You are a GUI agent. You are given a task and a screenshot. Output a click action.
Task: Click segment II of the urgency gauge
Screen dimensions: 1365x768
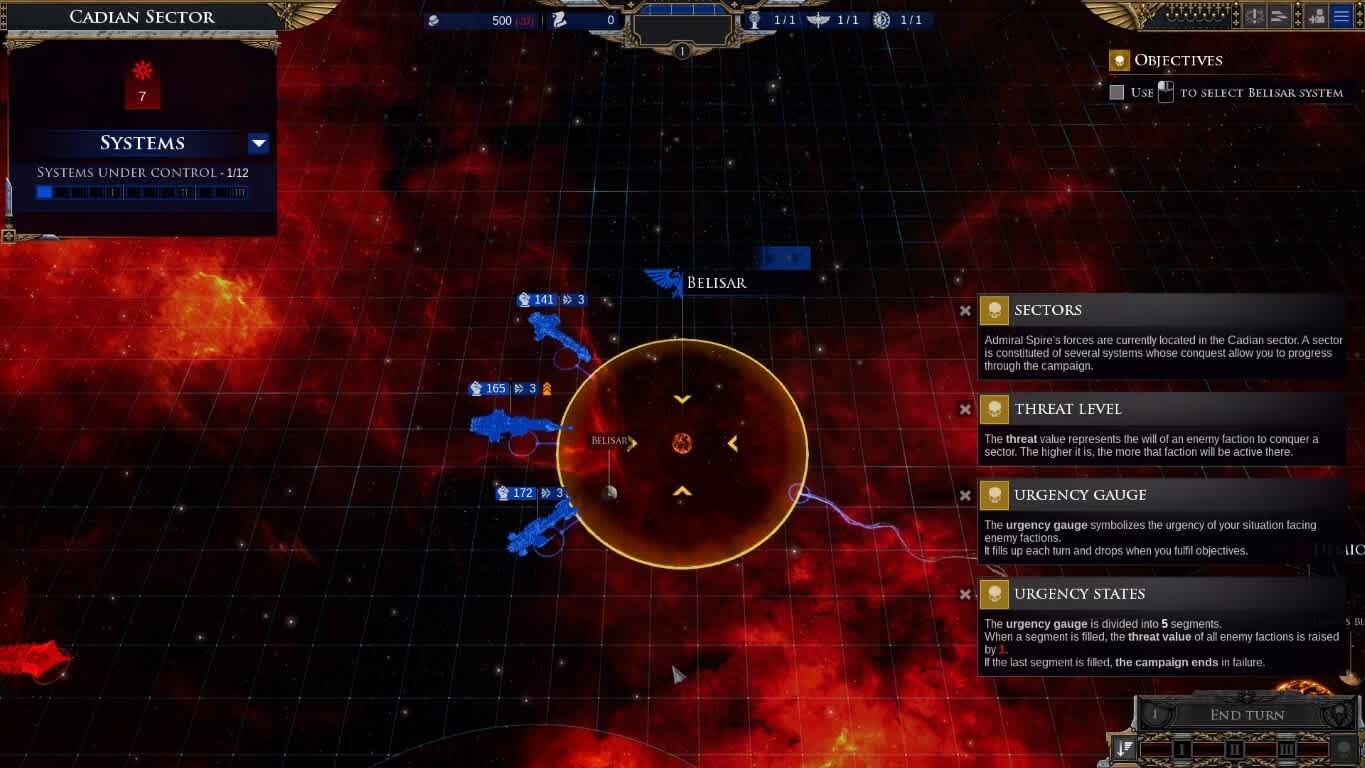pos(1235,748)
